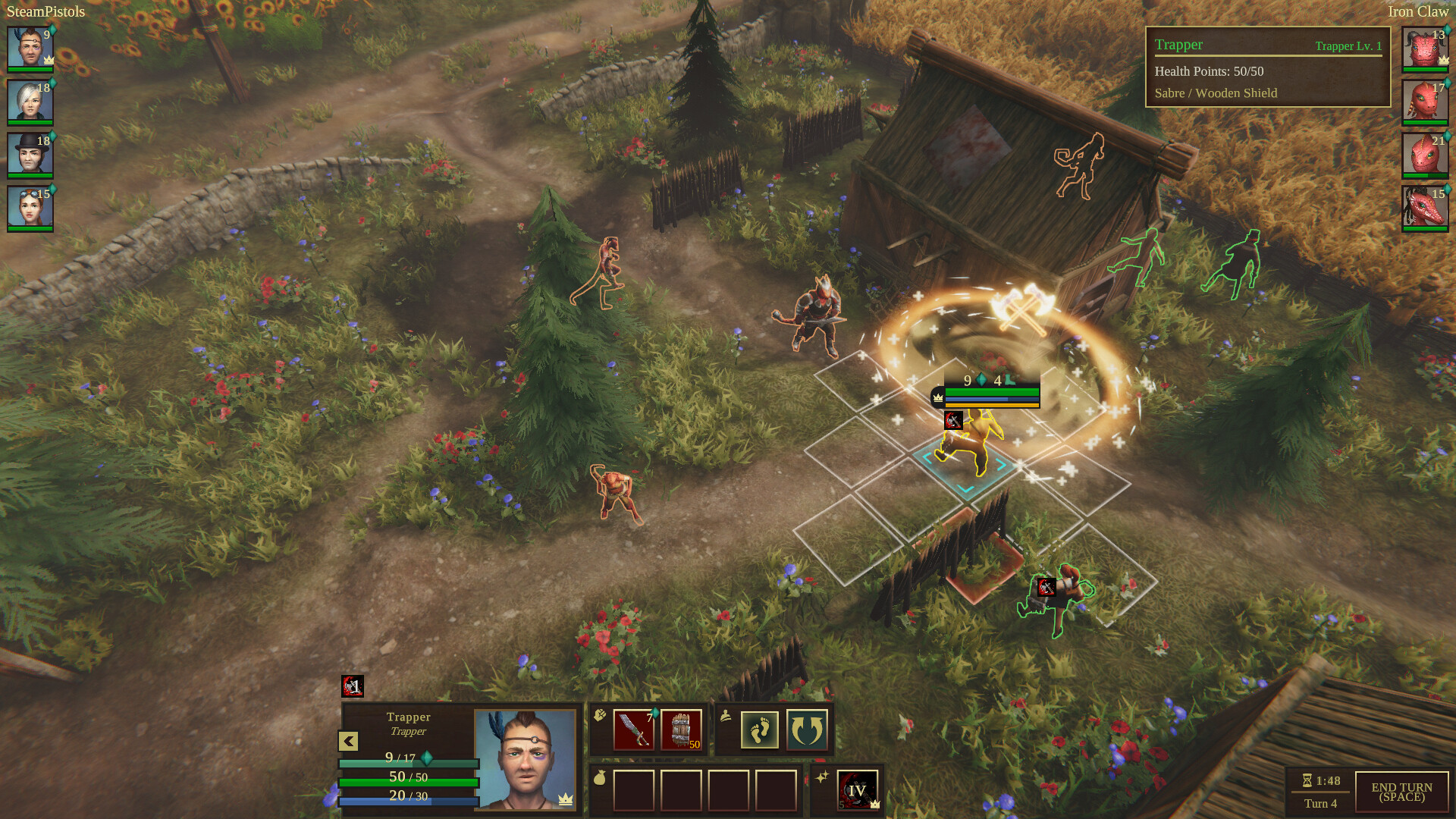The height and width of the screenshot is (819, 1456).
Task: Select the Wooden Shield icon showing 50
Action: [x=680, y=730]
